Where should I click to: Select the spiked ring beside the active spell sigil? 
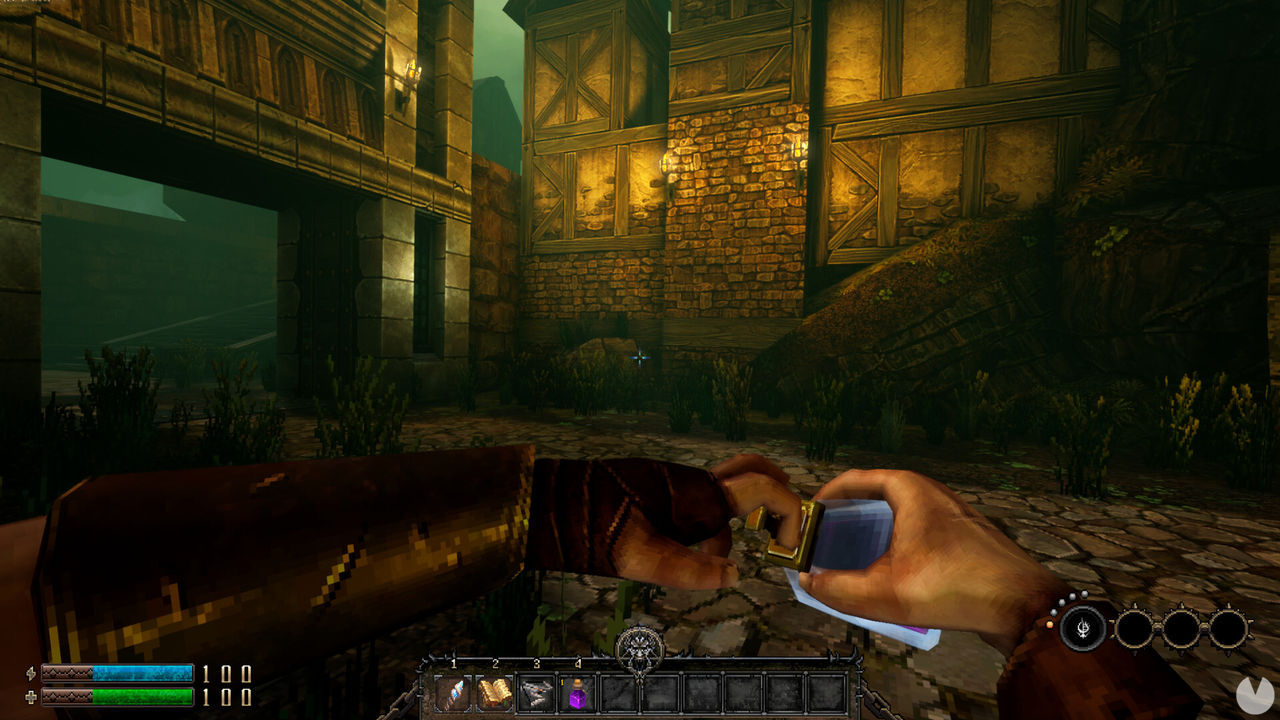1136,628
